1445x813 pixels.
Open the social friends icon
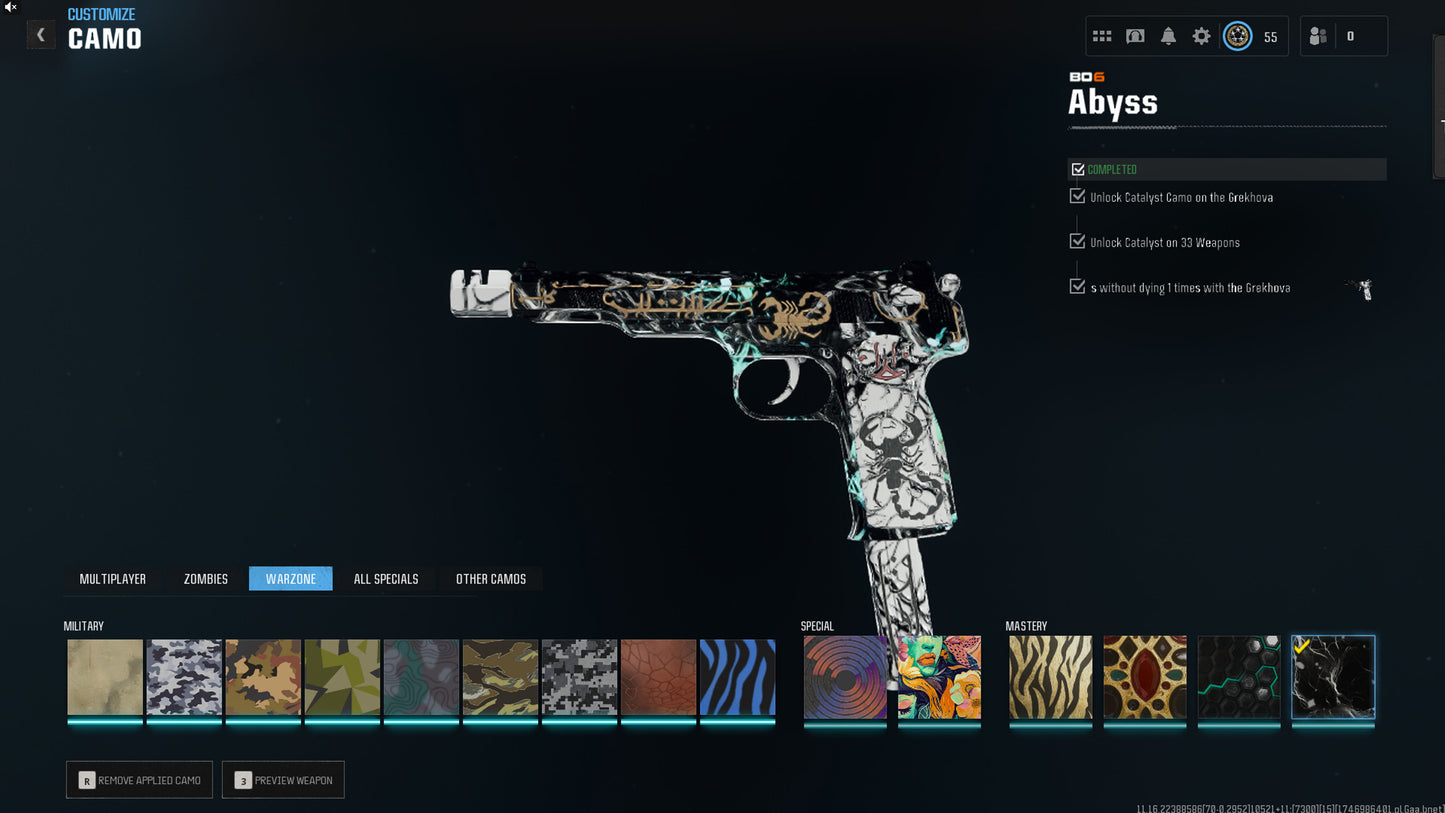coord(1318,36)
